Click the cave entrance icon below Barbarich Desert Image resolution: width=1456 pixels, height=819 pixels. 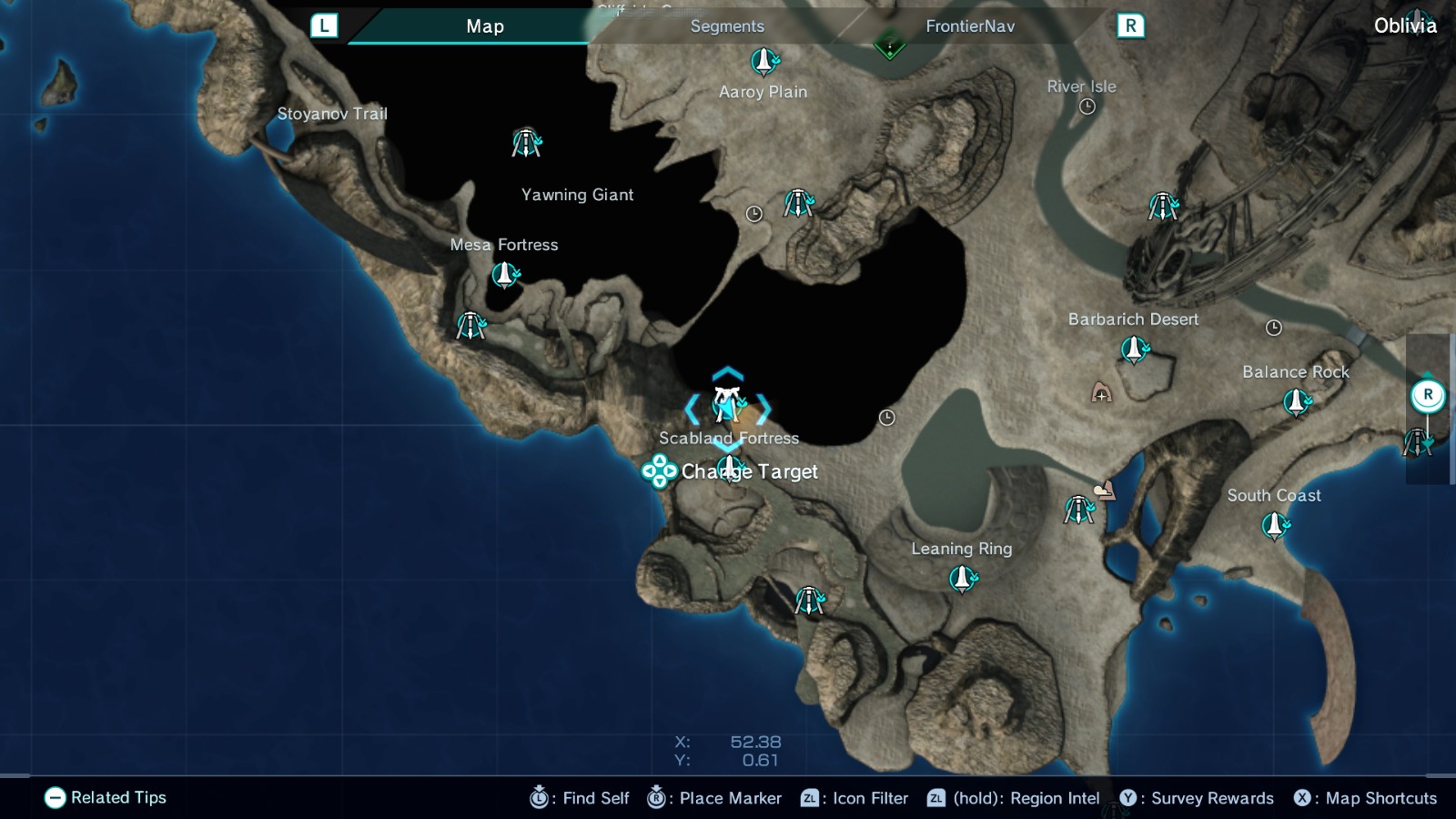pyautogui.click(x=1101, y=394)
